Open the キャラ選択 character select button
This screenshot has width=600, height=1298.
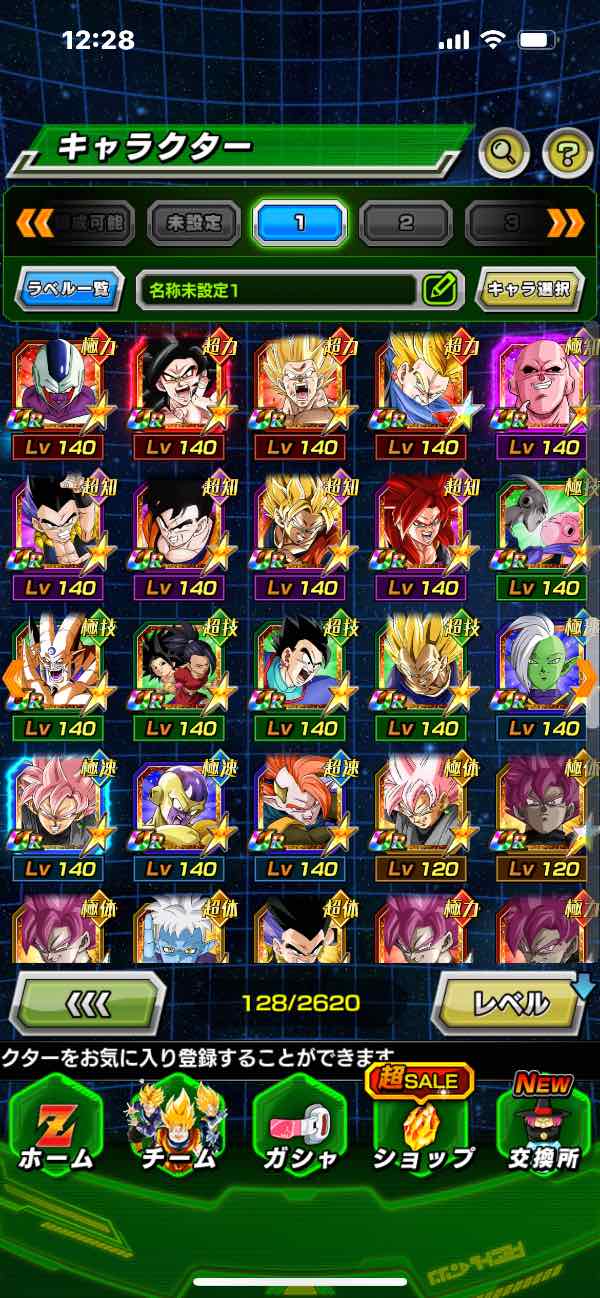click(529, 290)
